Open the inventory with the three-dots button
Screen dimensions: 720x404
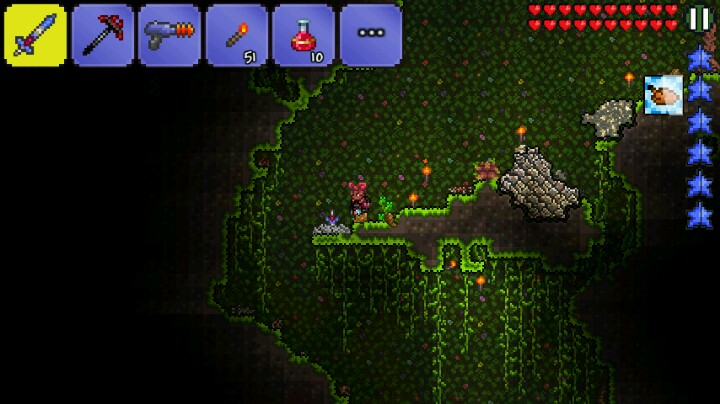pos(371,35)
